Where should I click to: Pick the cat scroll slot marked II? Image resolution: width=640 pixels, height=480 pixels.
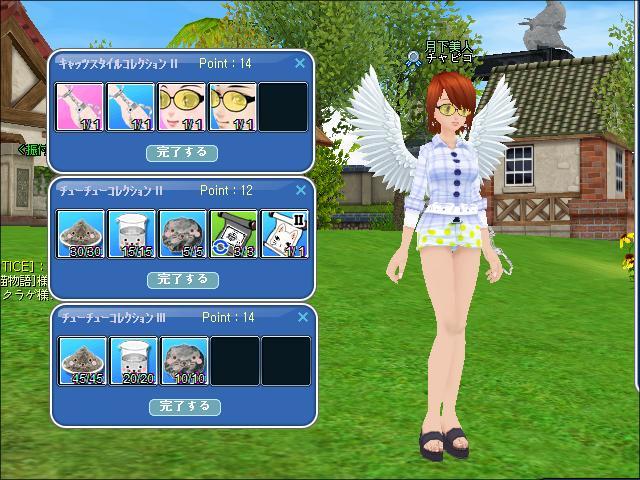(284, 234)
